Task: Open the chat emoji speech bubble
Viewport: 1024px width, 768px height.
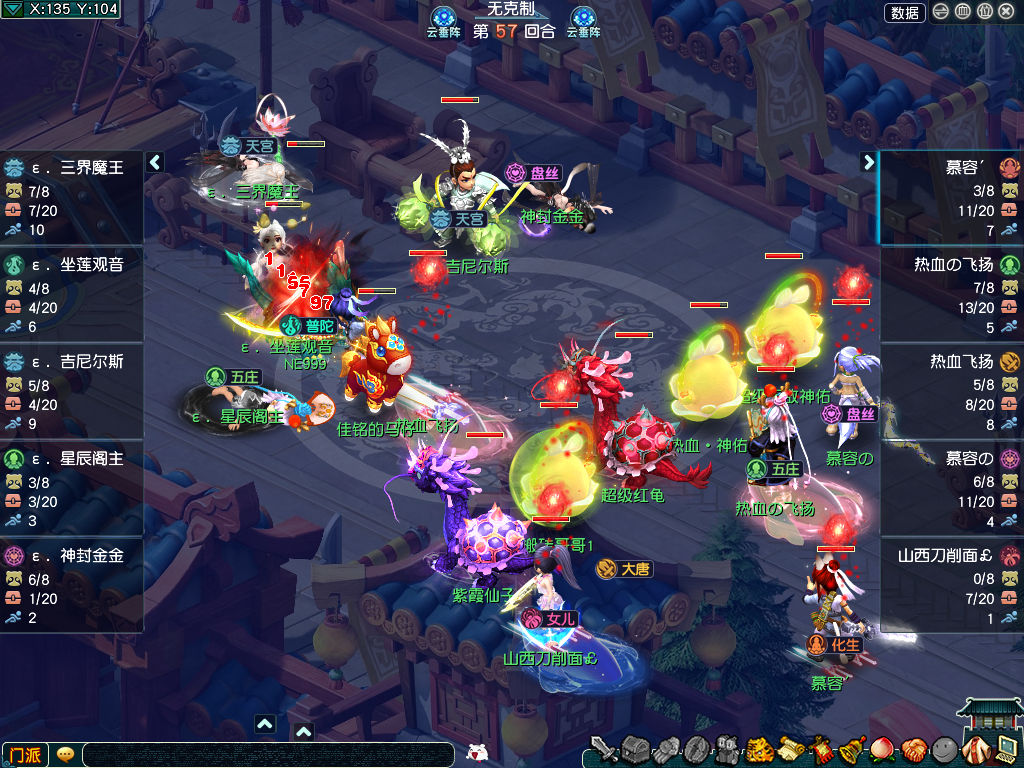Action: pos(65,754)
